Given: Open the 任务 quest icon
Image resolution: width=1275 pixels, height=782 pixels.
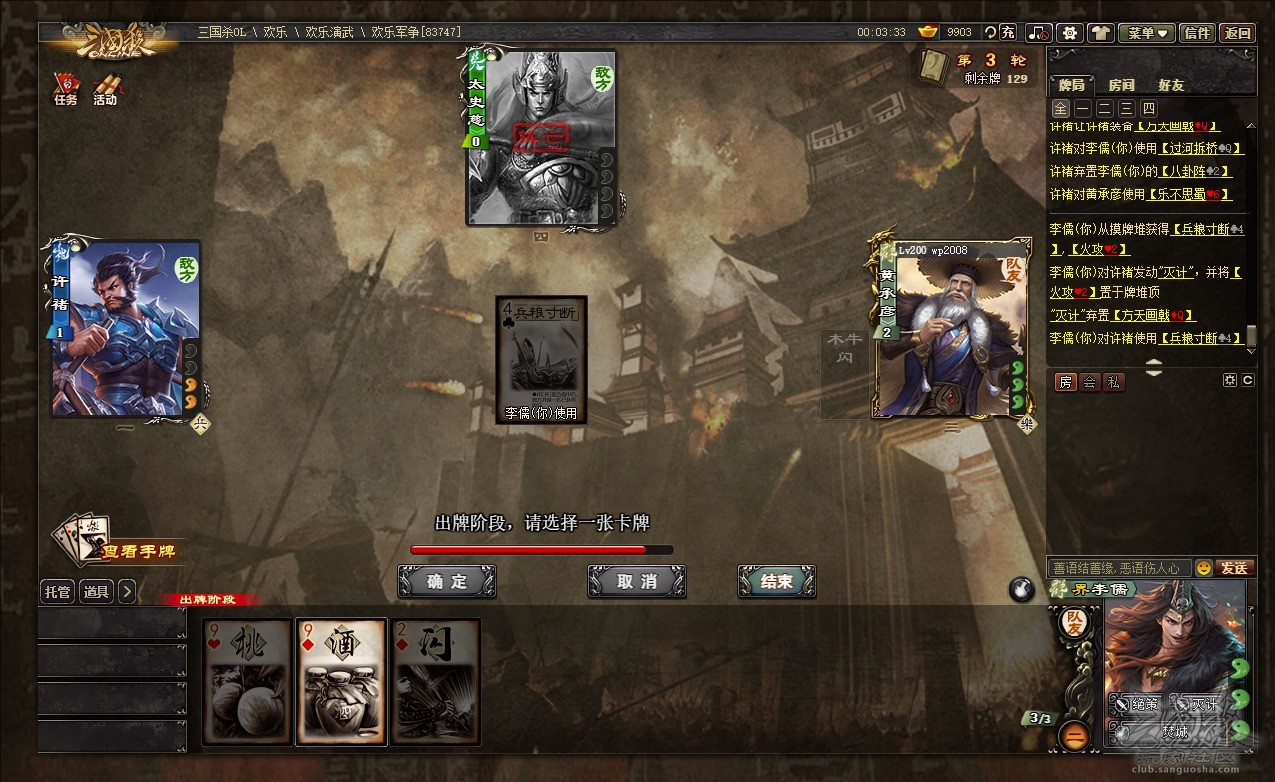Looking at the screenshot, I should (66, 88).
